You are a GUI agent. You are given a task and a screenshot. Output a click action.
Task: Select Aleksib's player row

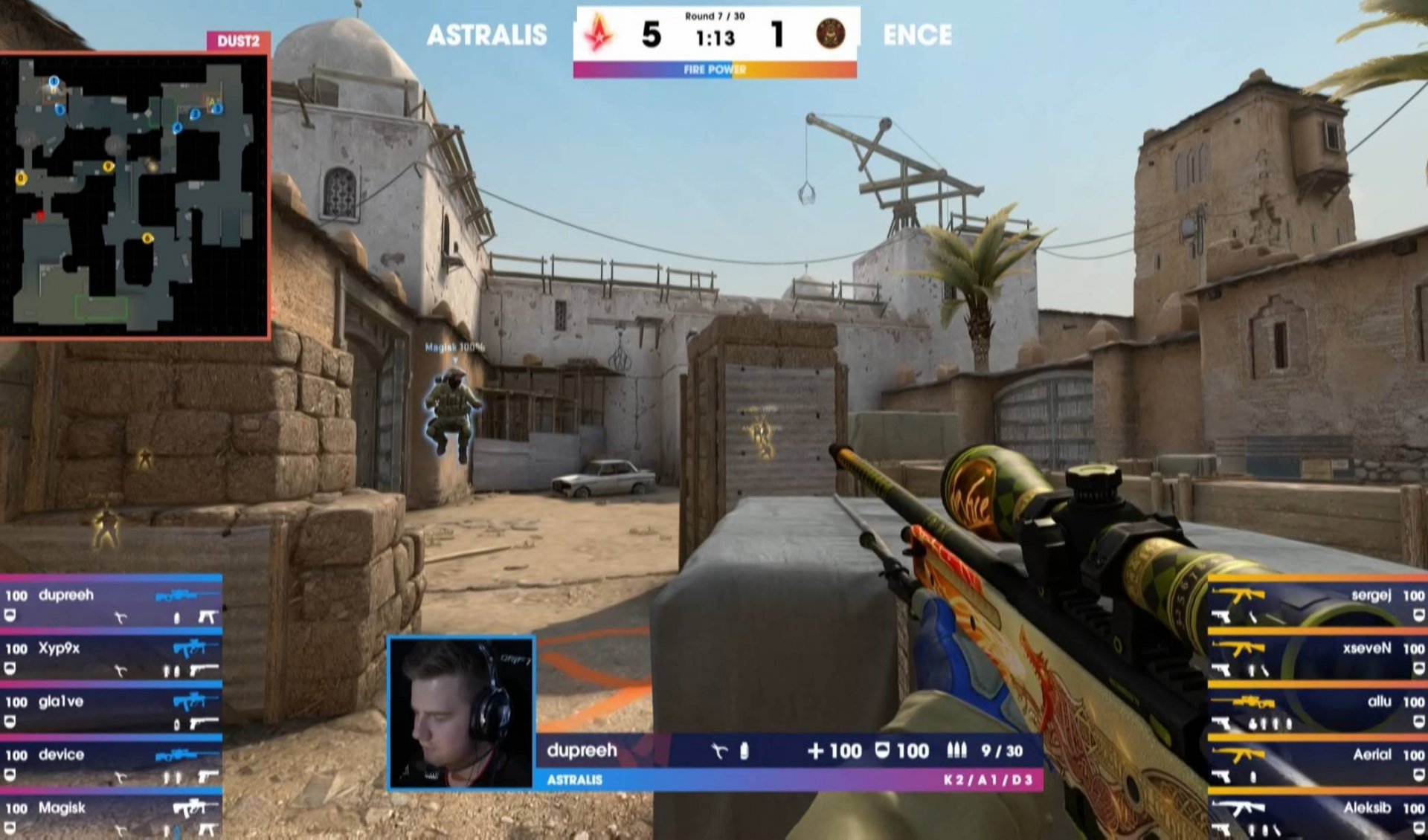(1316, 816)
